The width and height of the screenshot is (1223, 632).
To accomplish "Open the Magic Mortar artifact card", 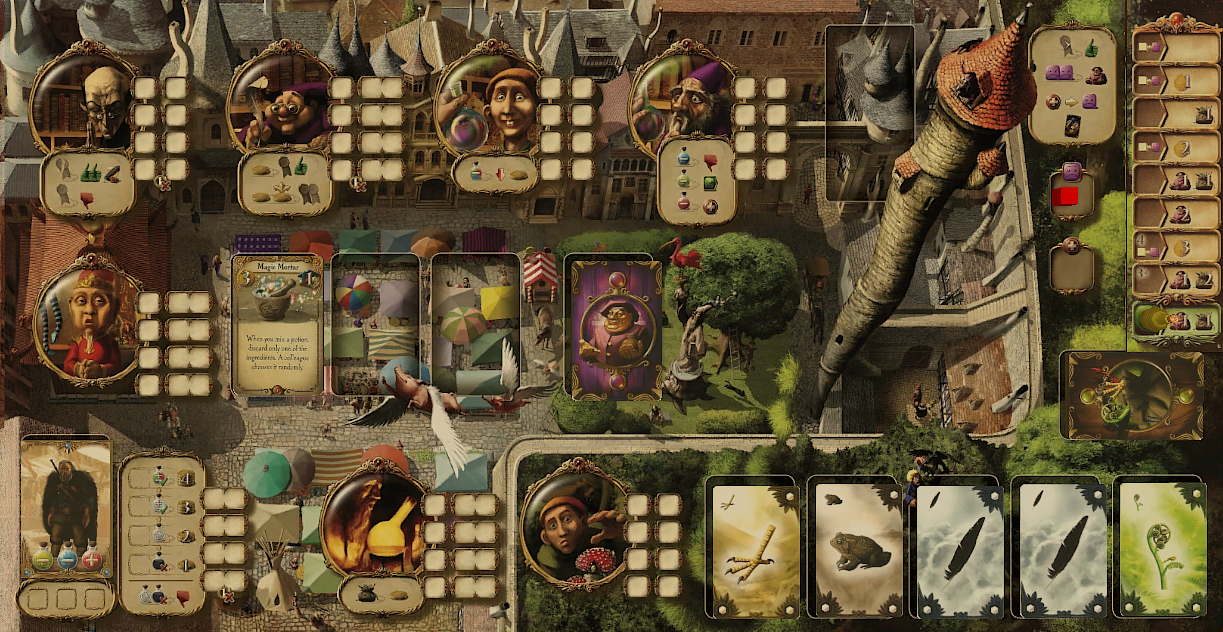I will click(278, 325).
